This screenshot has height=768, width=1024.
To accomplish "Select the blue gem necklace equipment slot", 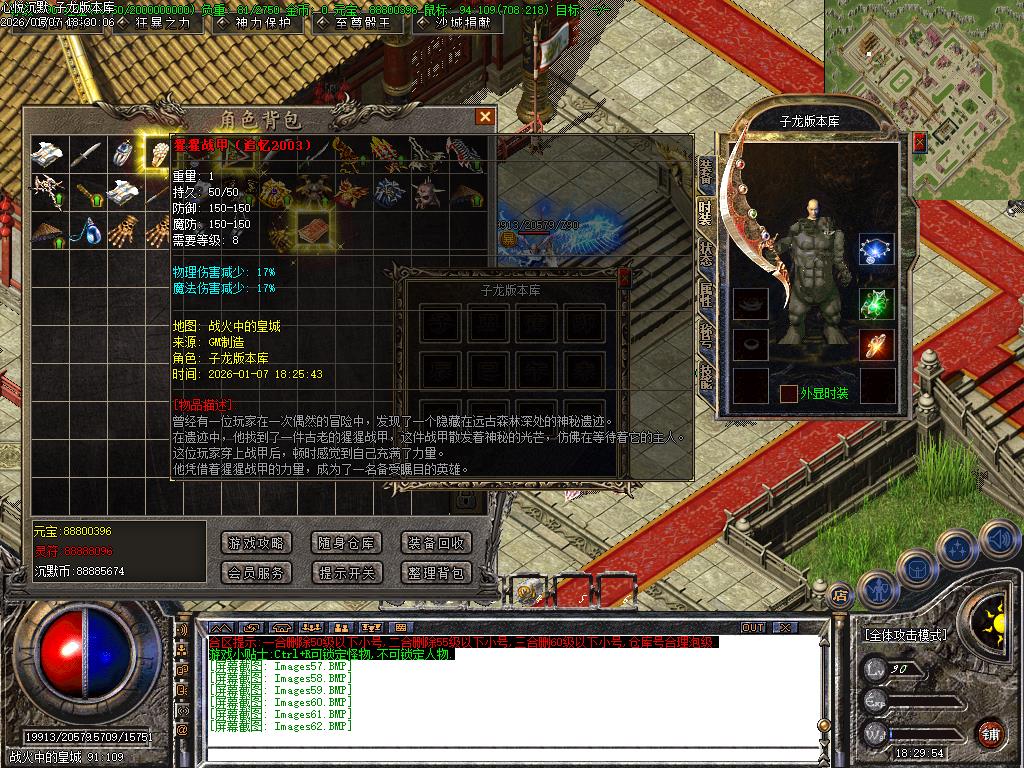I will pos(876,251).
